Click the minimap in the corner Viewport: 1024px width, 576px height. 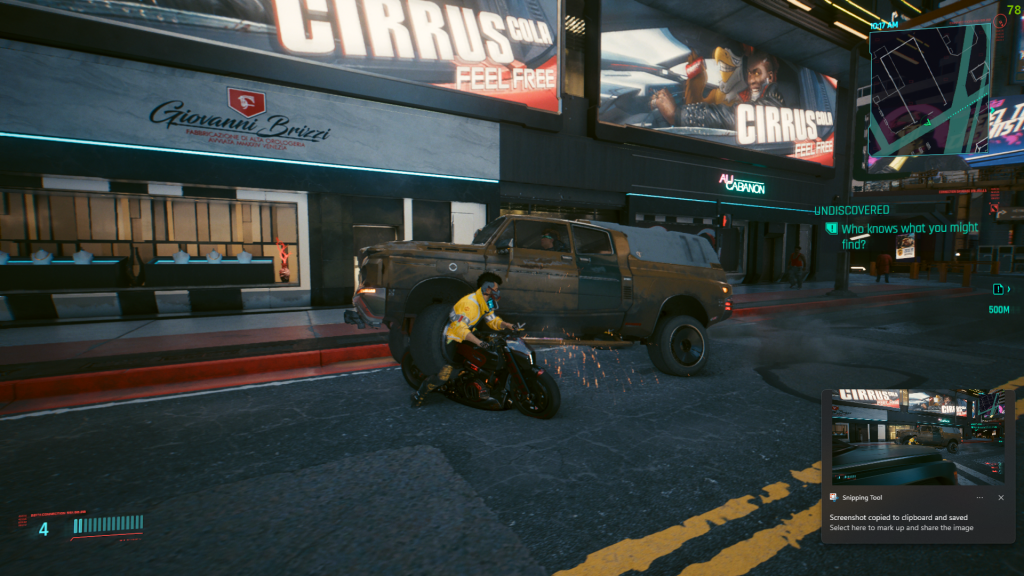(x=929, y=90)
